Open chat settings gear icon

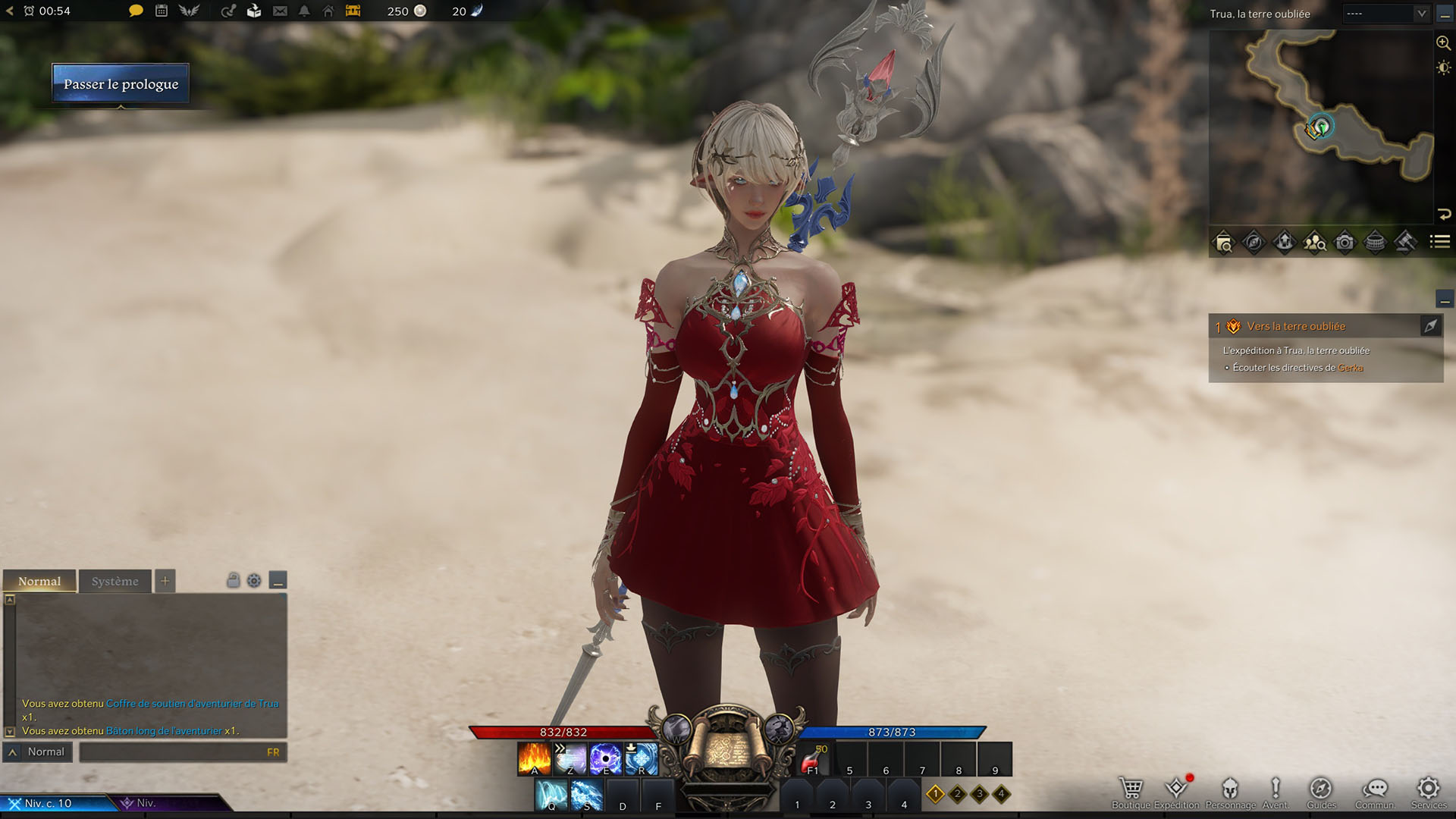pyautogui.click(x=254, y=581)
